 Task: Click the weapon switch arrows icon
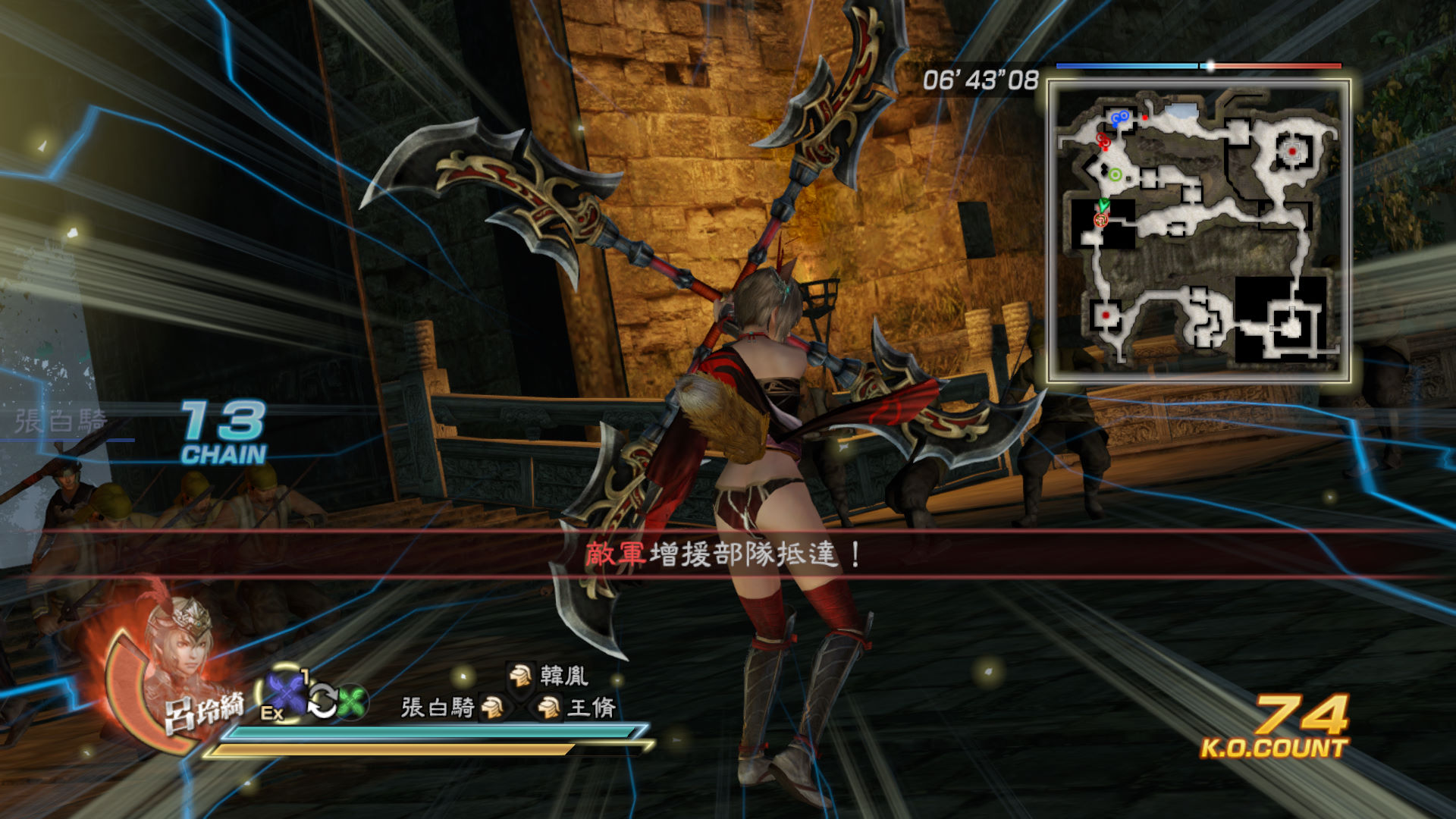(x=322, y=701)
